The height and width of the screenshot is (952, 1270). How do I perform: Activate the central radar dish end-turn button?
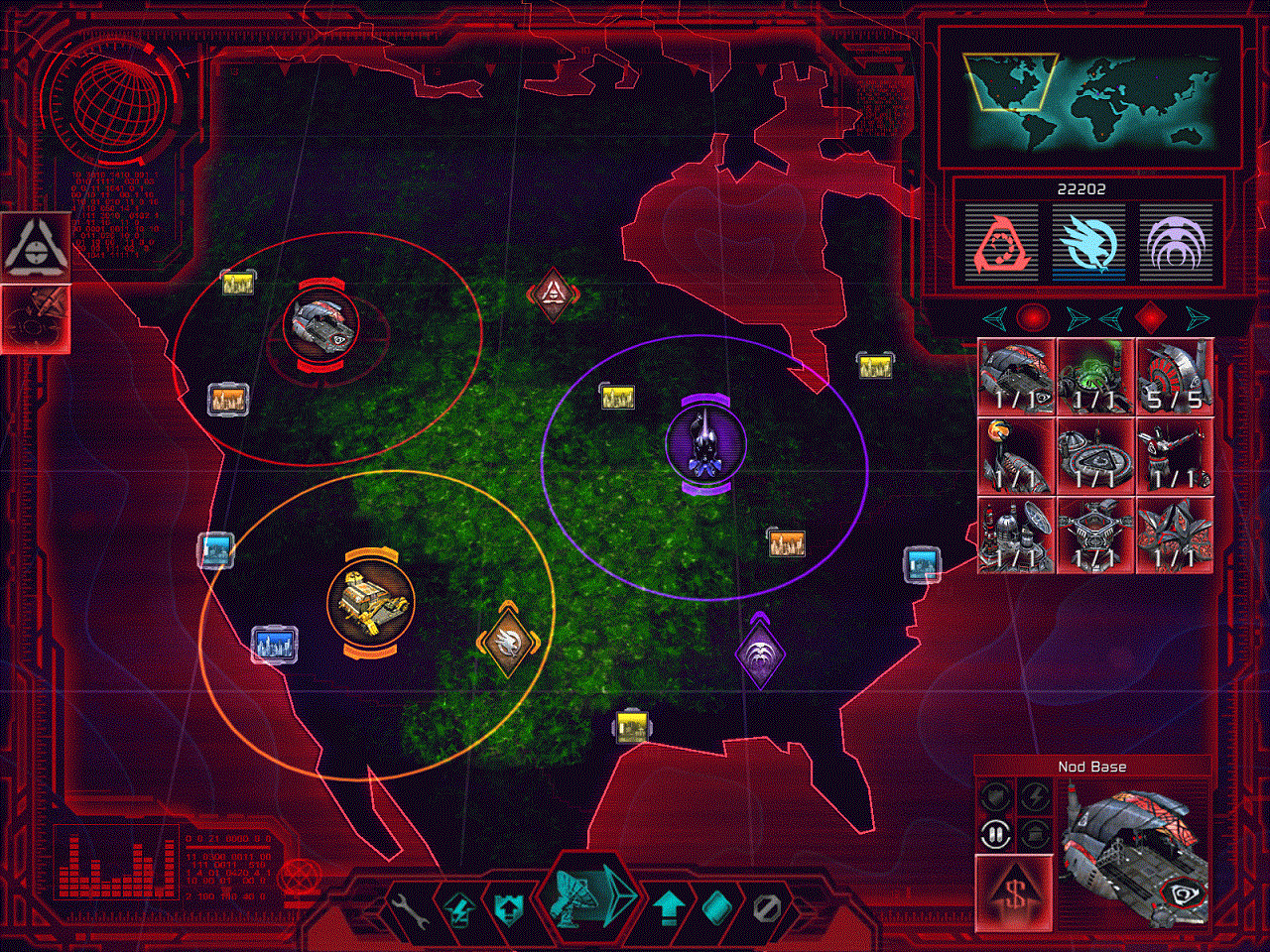tap(584, 894)
